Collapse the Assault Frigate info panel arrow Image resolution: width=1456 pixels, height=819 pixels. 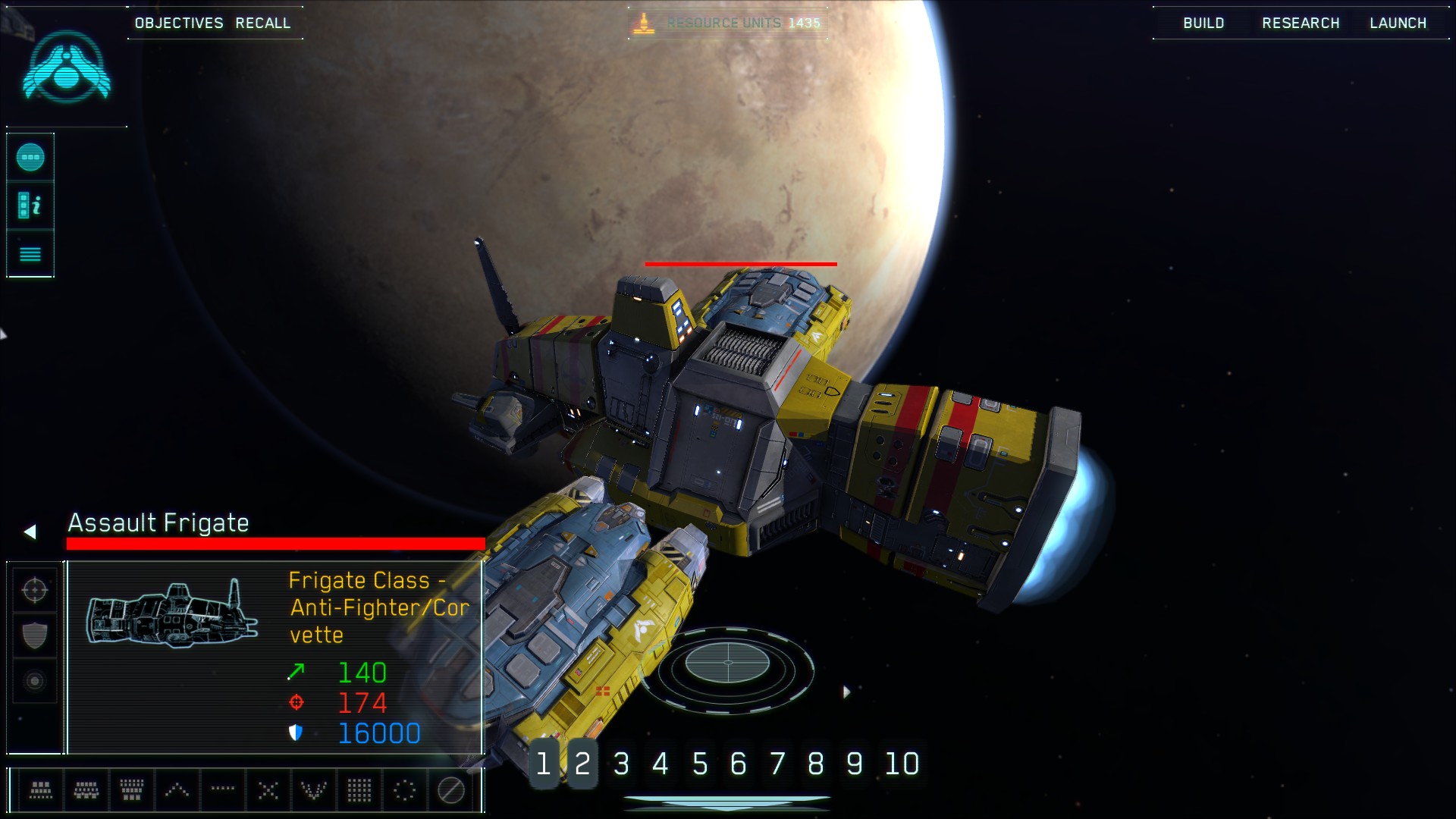30,531
